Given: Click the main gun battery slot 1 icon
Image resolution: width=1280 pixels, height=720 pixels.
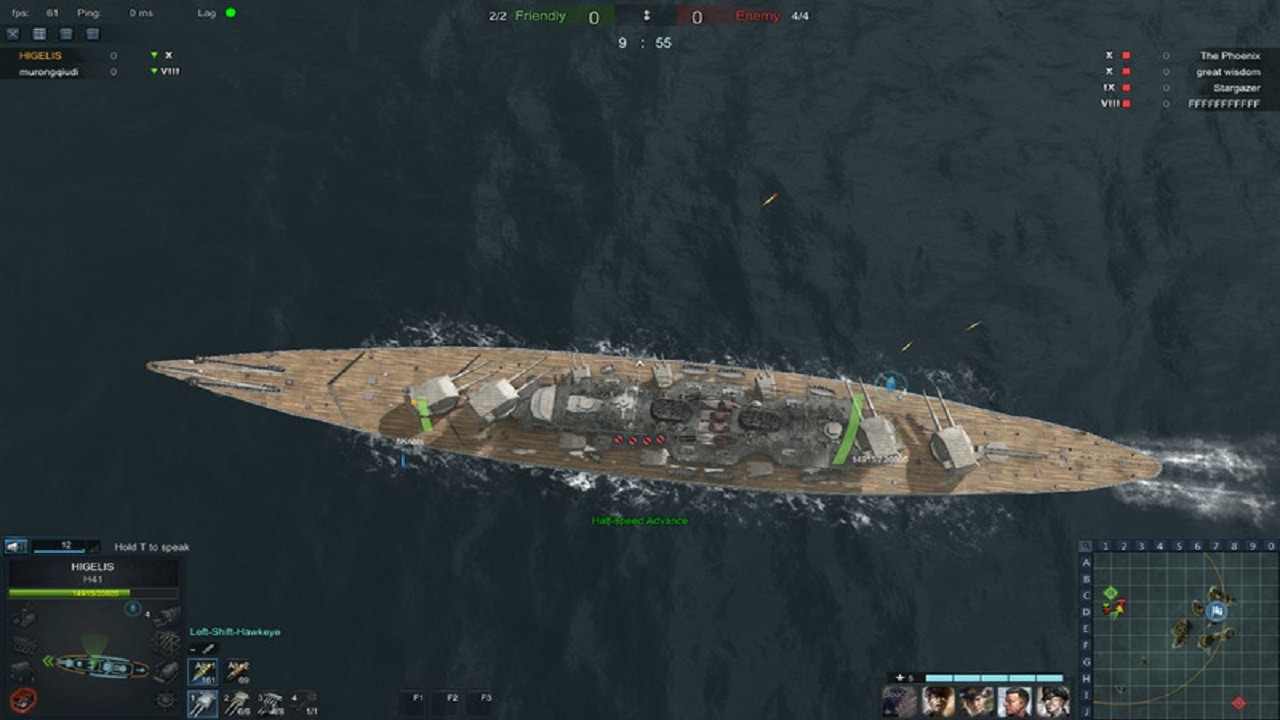Looking at the screenshot, I should [x=202, y=703].
